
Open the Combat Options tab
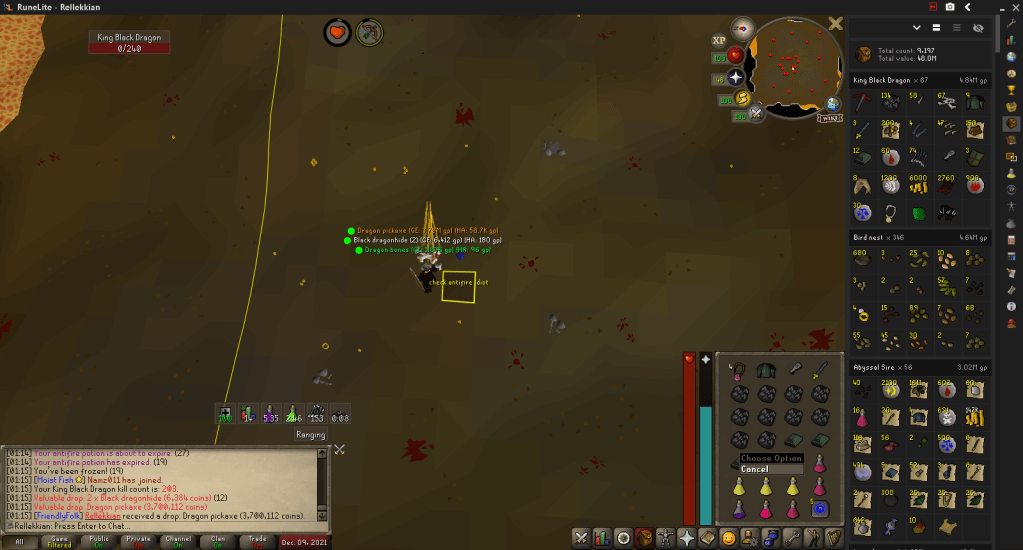(x=581, y=537)
